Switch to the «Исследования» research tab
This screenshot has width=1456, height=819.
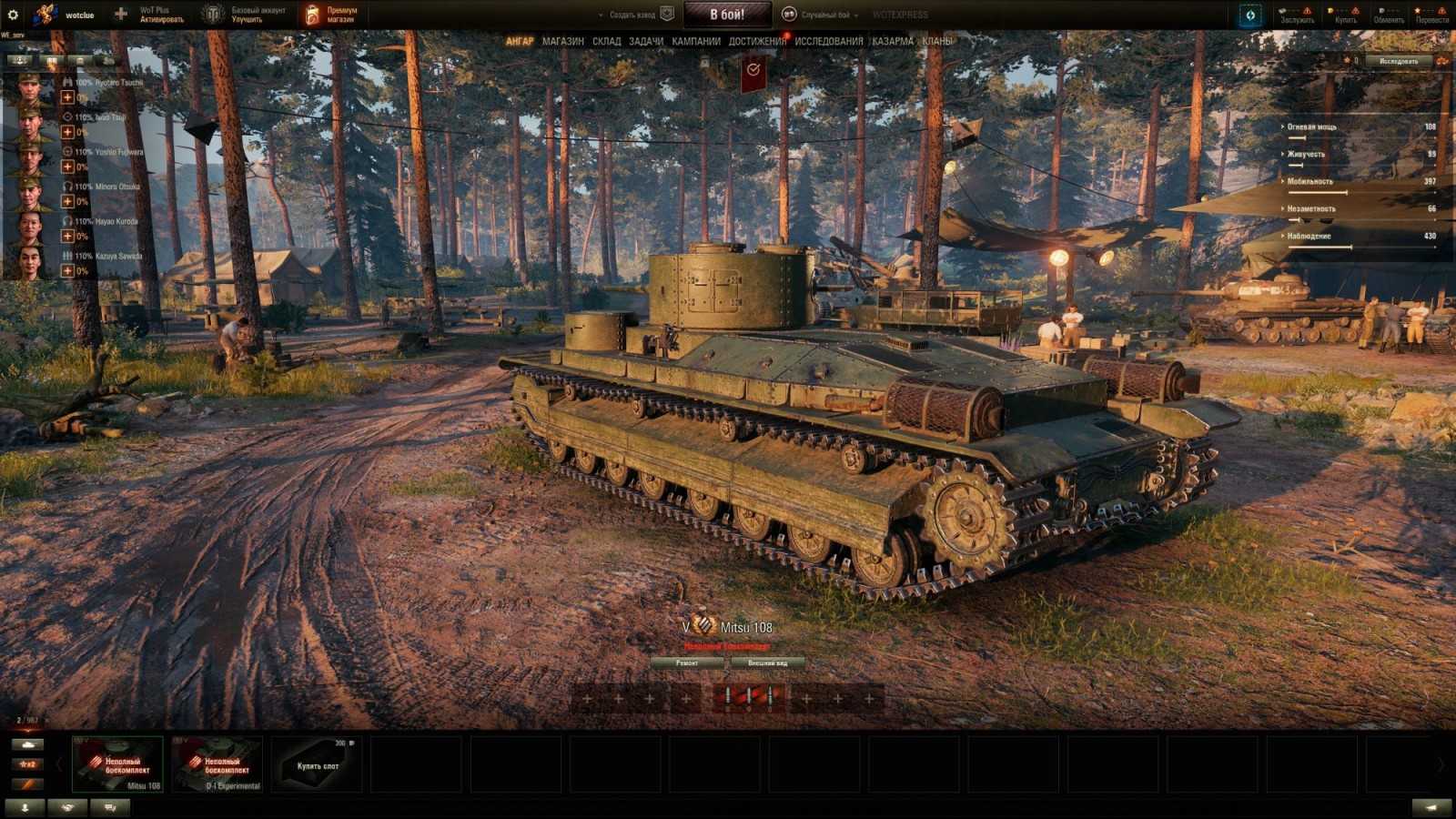click(828, 41)
